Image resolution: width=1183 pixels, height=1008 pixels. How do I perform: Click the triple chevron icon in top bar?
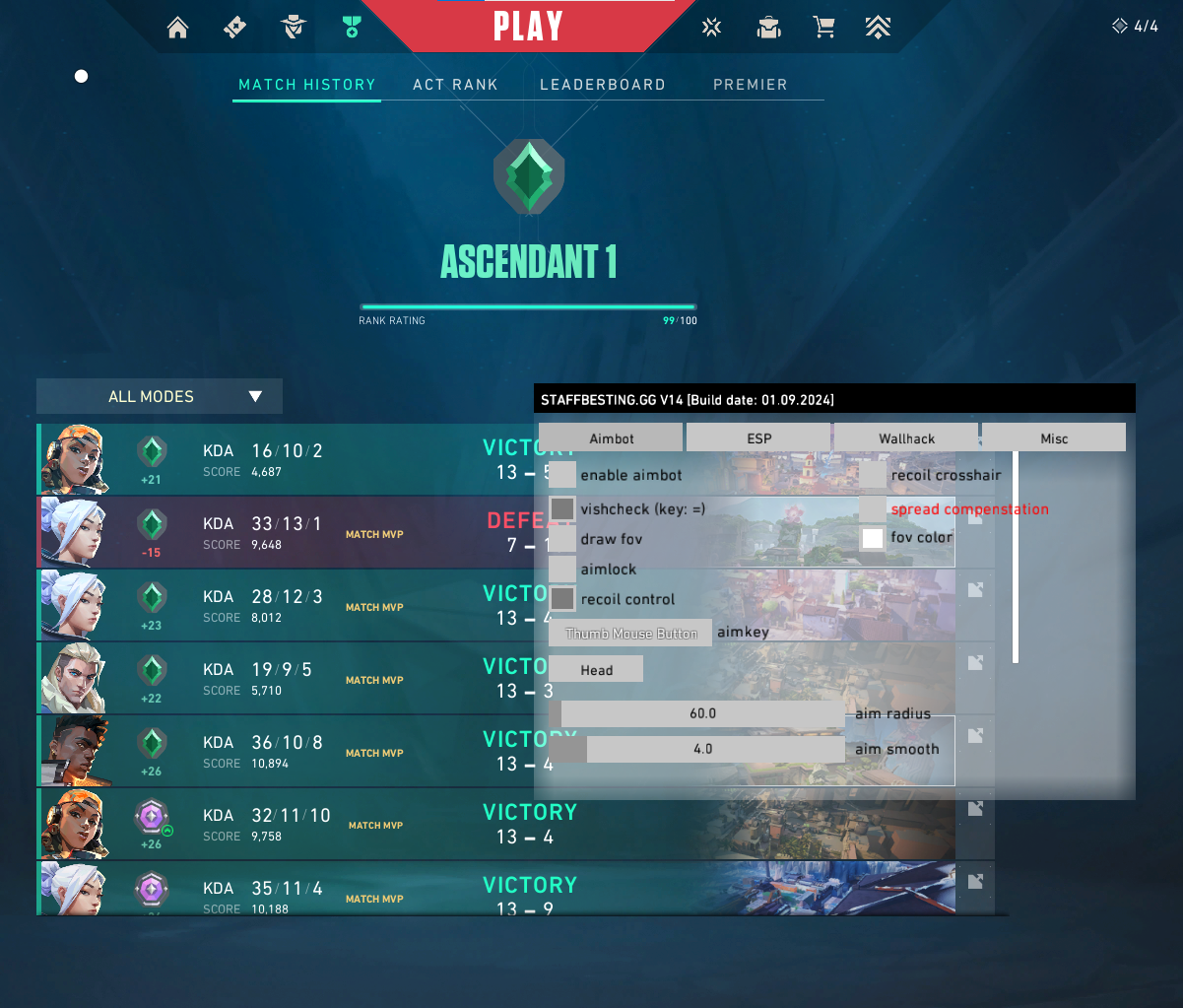(879, 28)
